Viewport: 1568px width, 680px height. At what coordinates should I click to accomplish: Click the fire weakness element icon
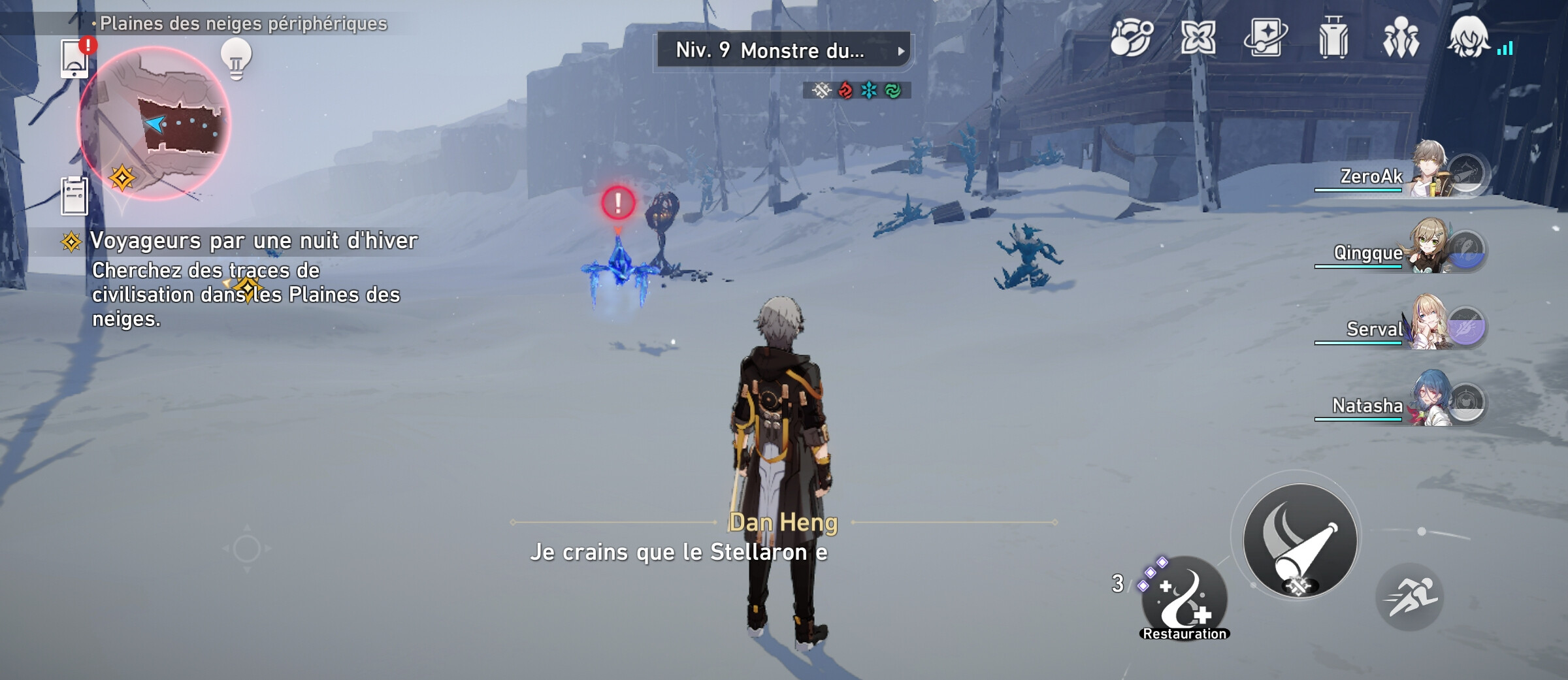click(x=845, y=91)
